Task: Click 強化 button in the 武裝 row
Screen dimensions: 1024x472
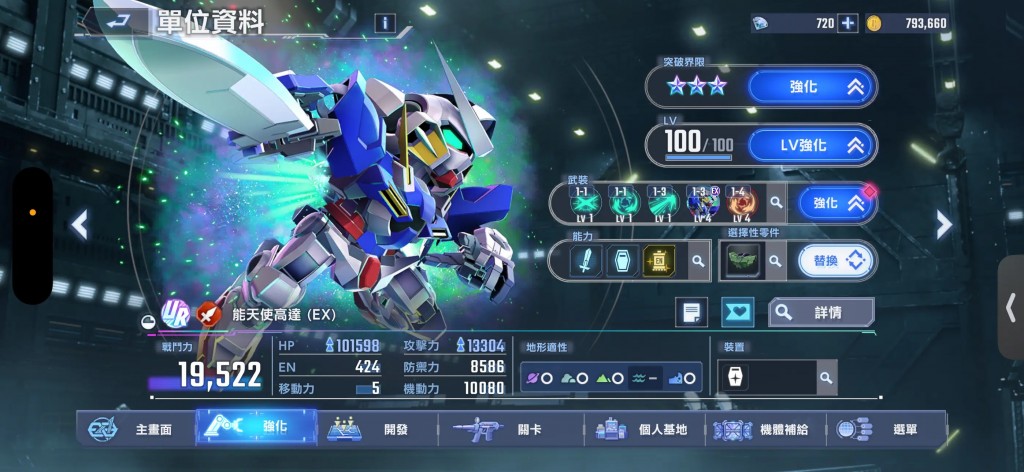Action: click(831, 203)
